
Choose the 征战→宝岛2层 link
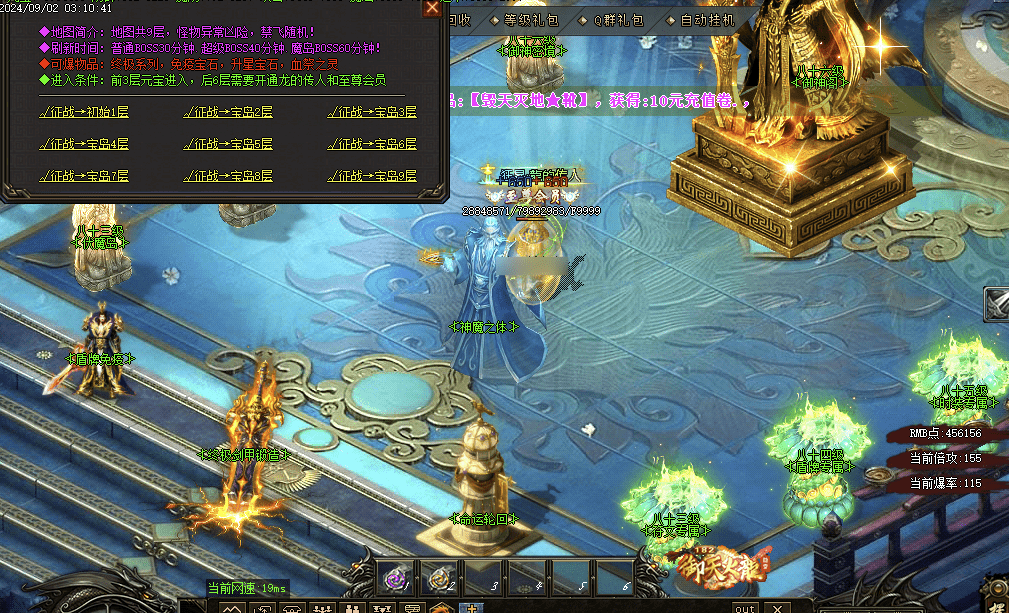click(x=229, y=112)
